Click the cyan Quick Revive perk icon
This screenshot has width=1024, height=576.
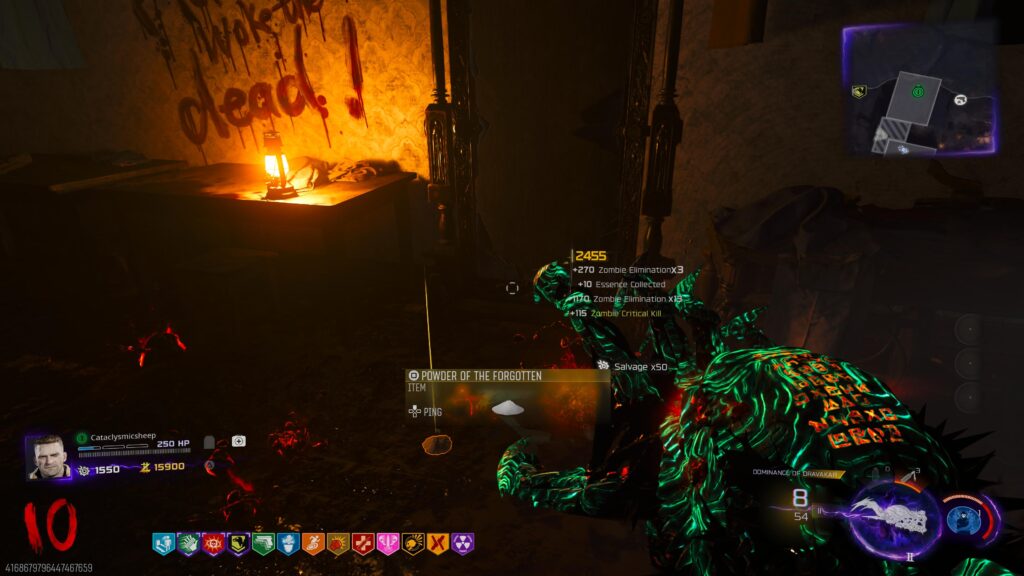163,544
